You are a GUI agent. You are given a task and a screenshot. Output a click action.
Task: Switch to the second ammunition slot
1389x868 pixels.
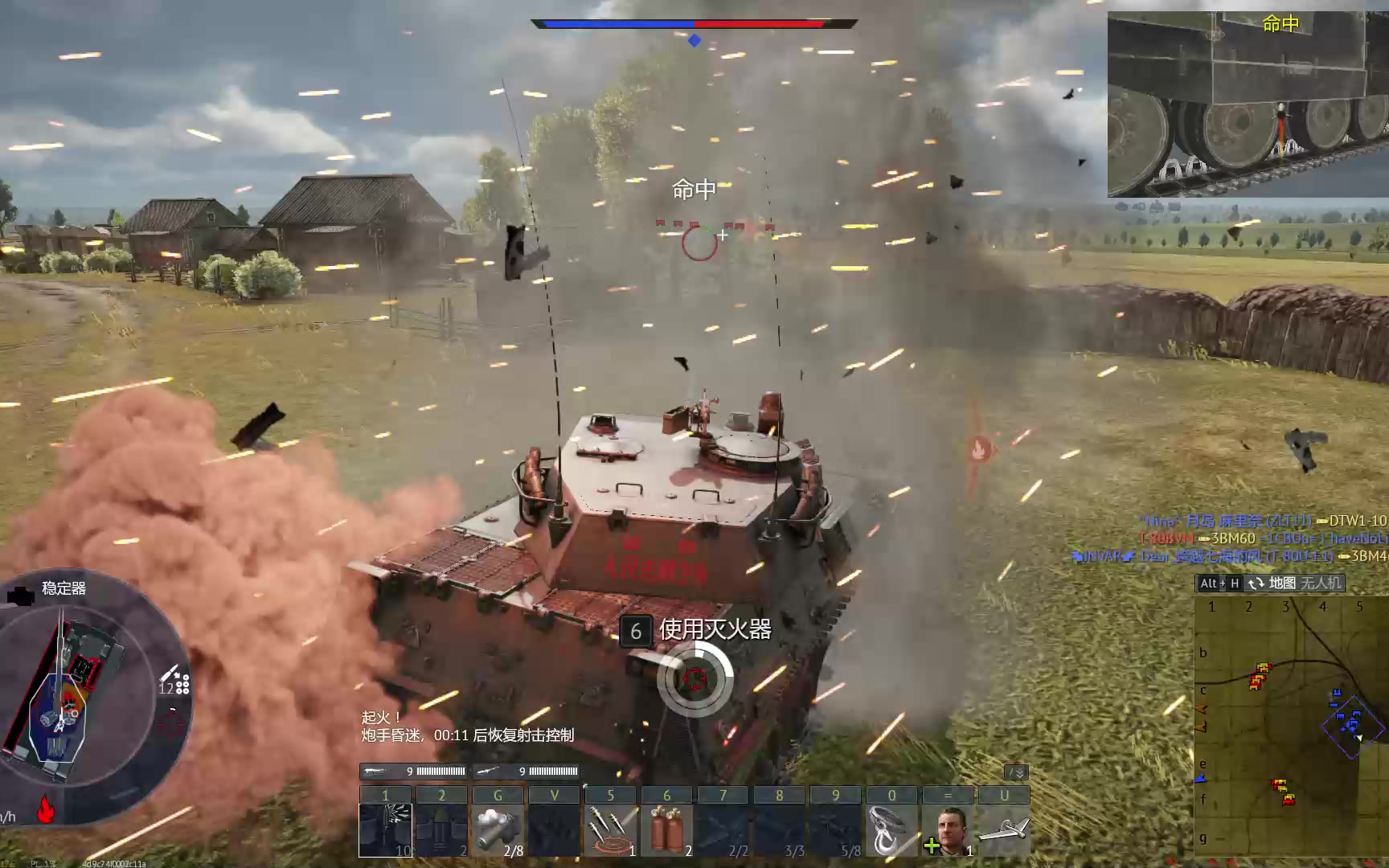(x=441, y=829)
